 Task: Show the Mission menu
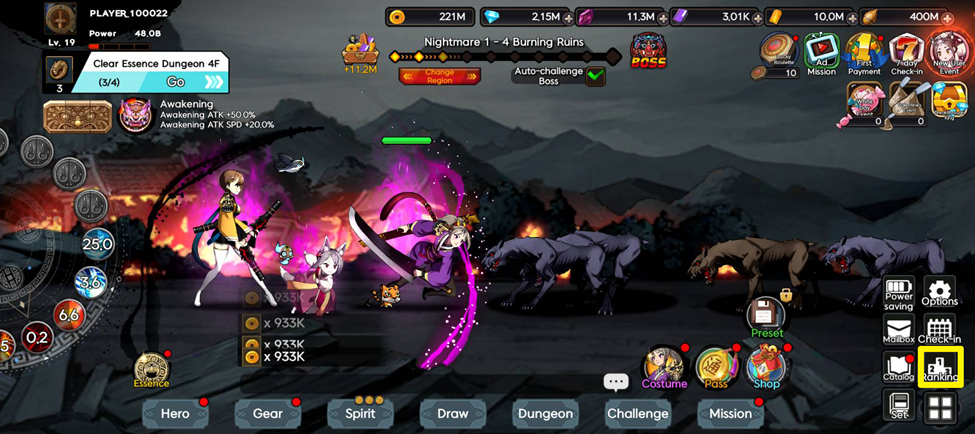click(730, 413)
